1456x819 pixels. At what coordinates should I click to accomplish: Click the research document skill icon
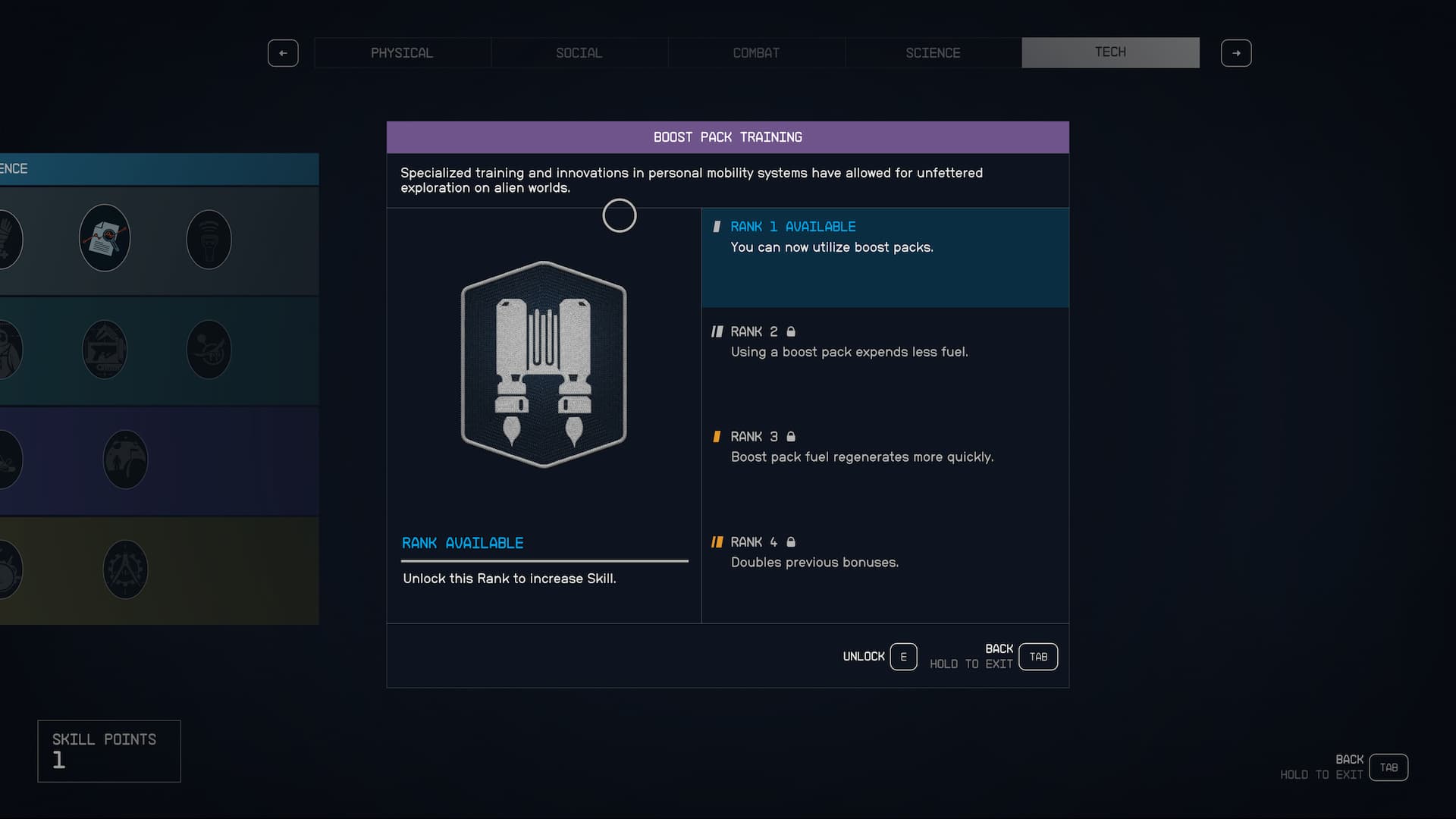(x=104, y=237)
